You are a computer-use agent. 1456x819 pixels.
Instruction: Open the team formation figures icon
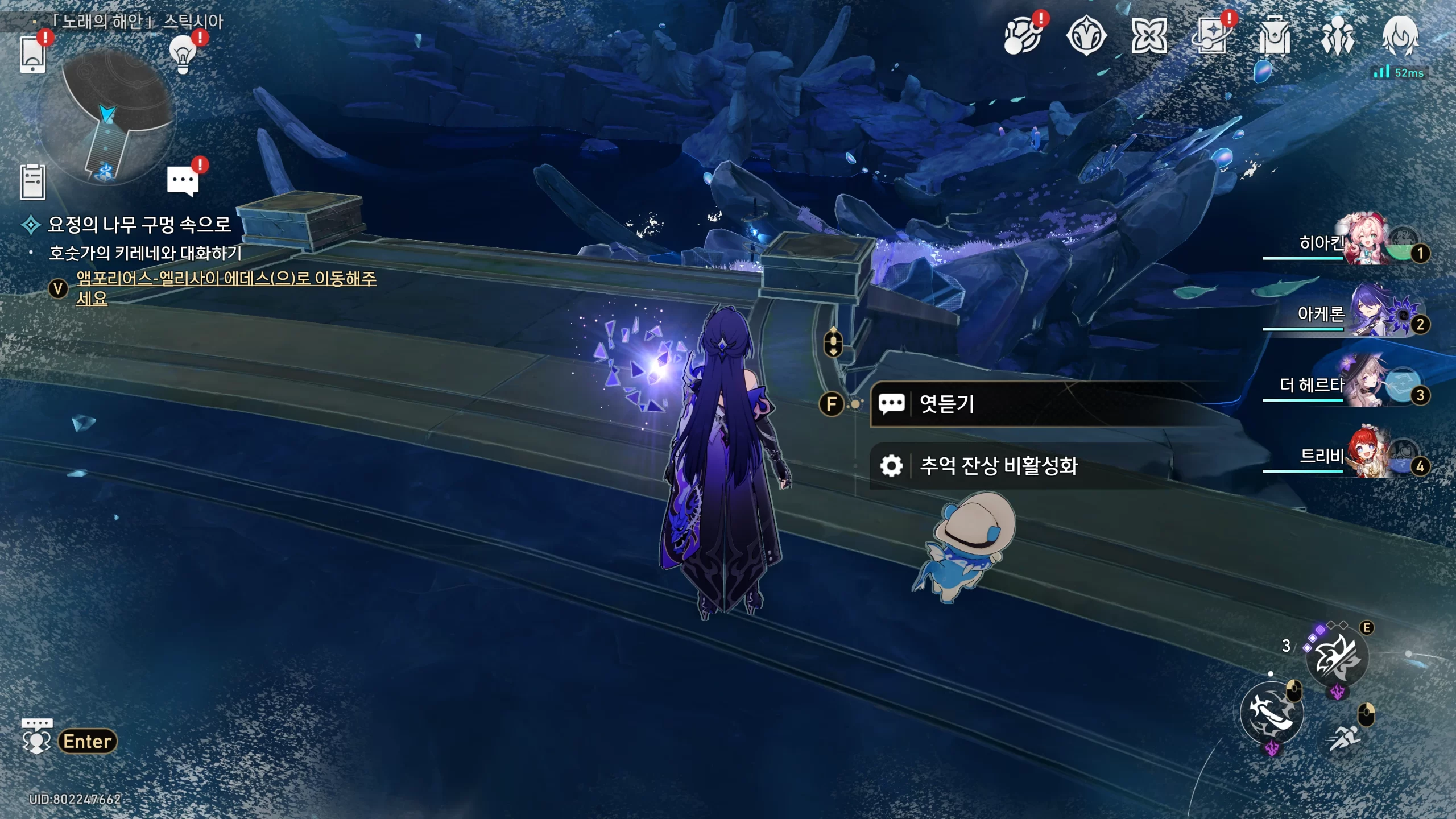(x=1337, y=37)
